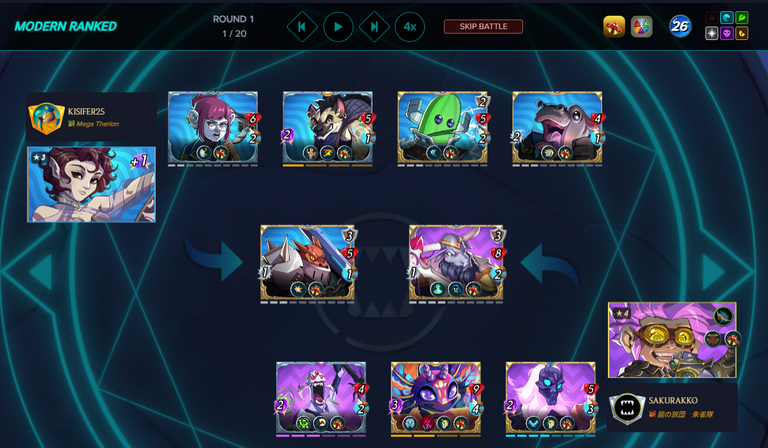The width and height of the screenshot is (768, 448).
Task: Inspect the hyena warrior monster card
Action: tap(328, 127)
